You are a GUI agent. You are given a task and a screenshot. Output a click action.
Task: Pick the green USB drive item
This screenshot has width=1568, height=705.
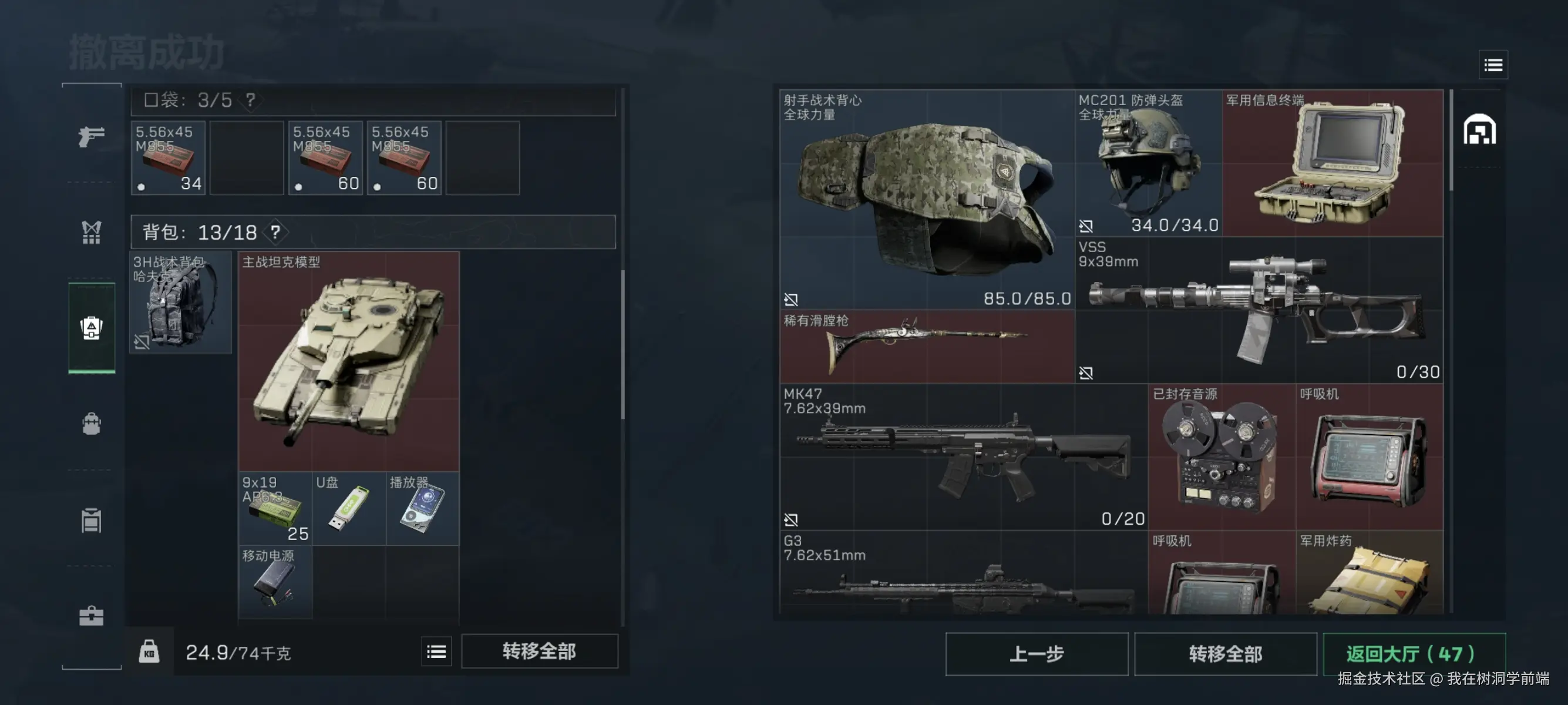click(x=349, y=508)
